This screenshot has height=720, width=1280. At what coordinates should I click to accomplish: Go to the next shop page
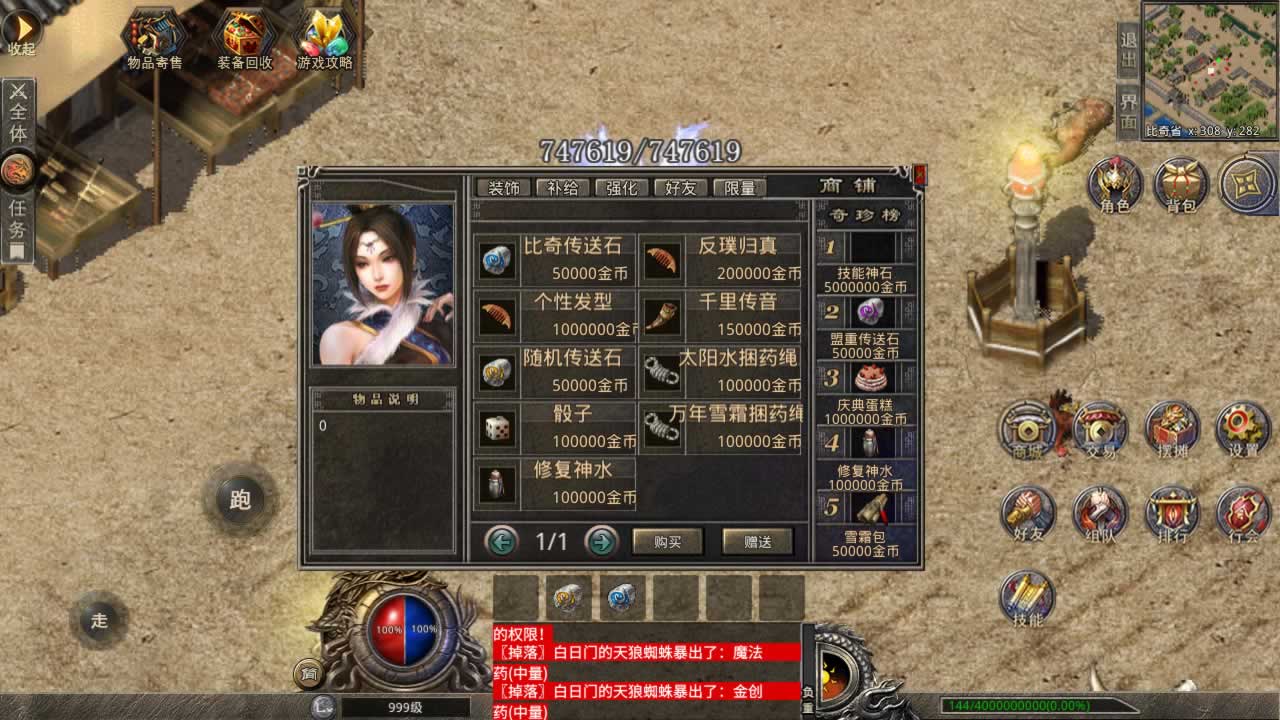pos(601,541)
